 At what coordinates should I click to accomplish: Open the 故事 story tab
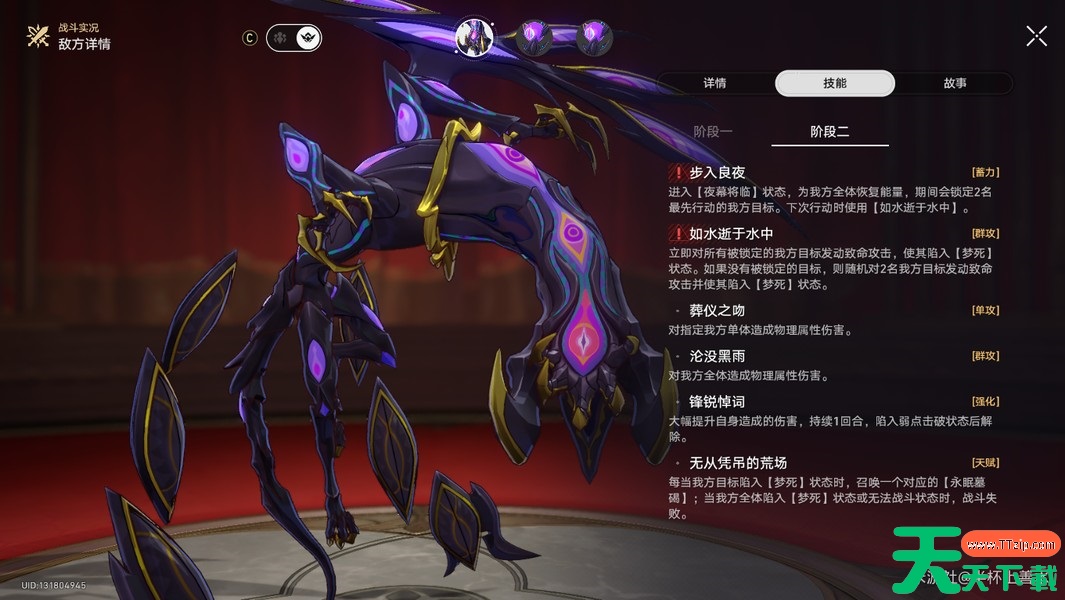pyautogui.click(x=954, y=83)
